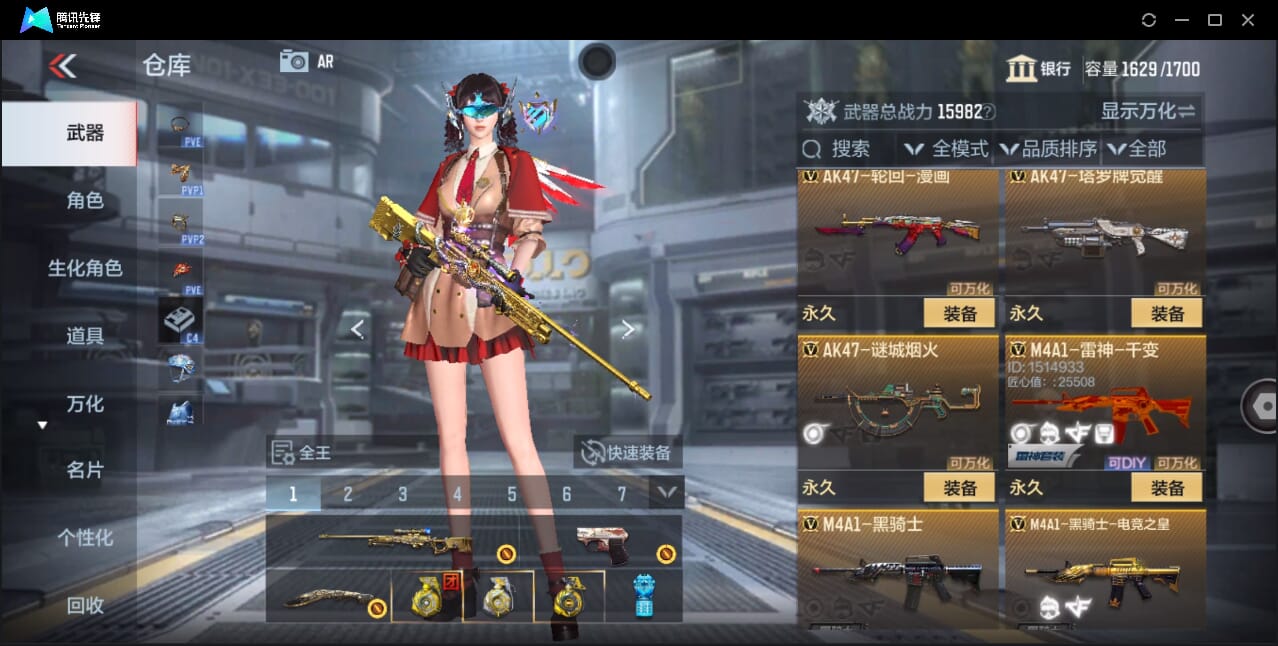The image size is (1278, 646).
Task: Toggle the 显示万化 display switch
Action: point(1148,111)
